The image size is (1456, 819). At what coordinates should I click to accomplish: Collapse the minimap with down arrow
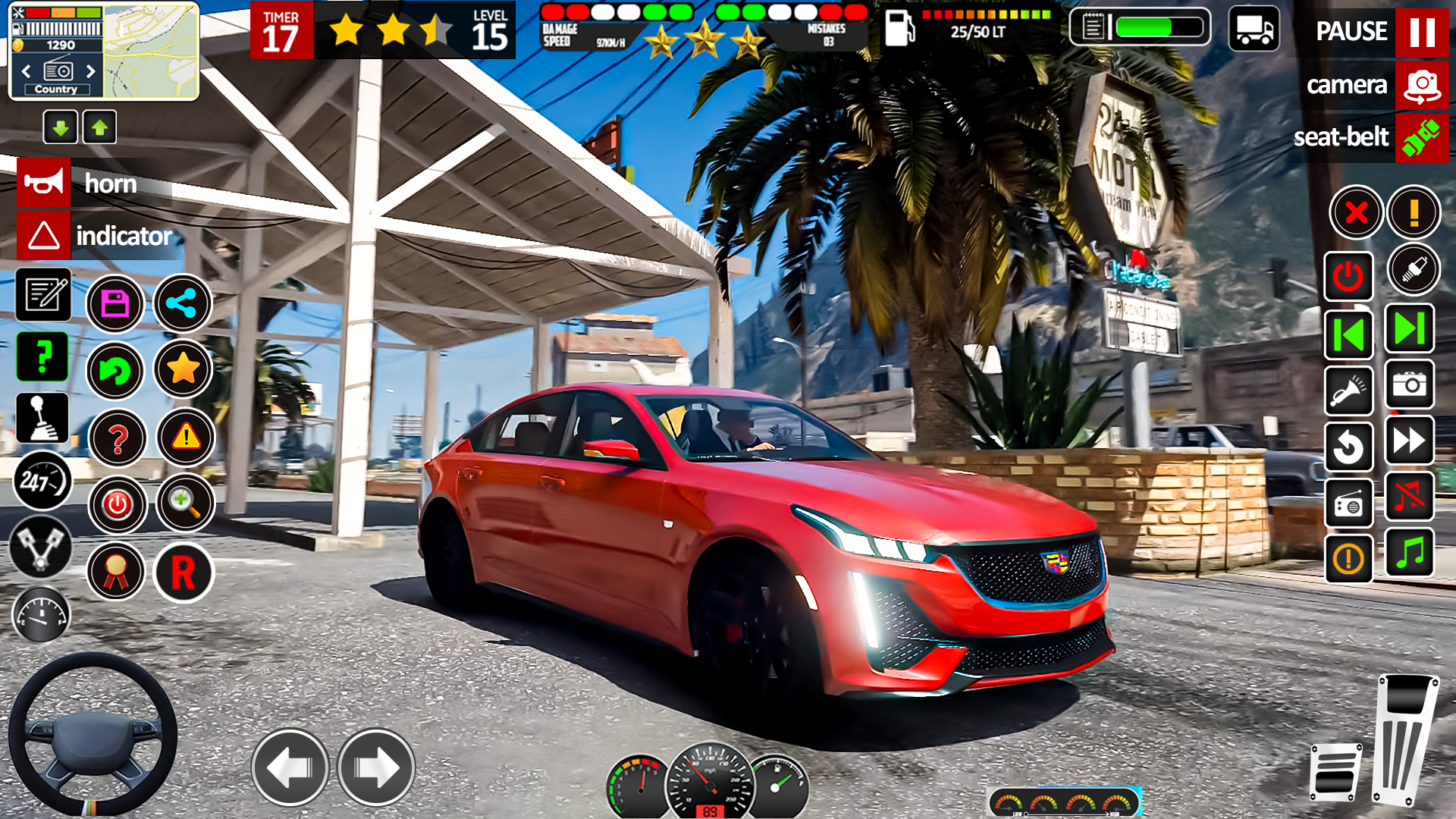coord(61,127)
